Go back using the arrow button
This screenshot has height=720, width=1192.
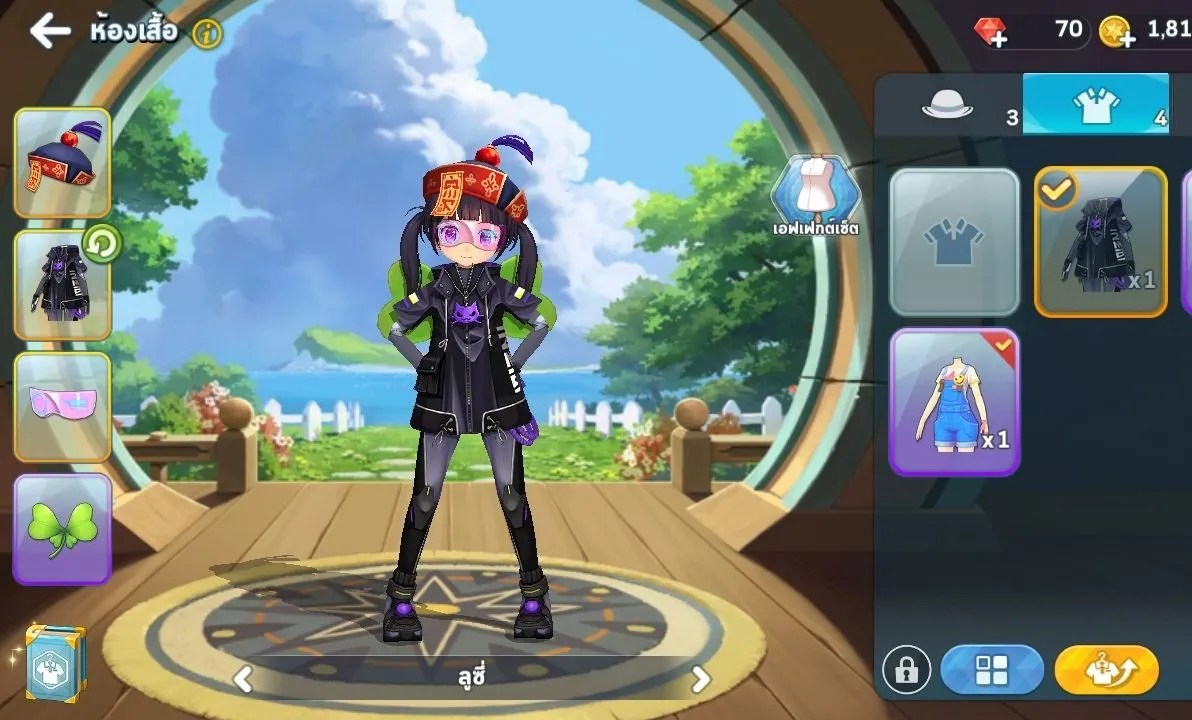pos(49,31)
